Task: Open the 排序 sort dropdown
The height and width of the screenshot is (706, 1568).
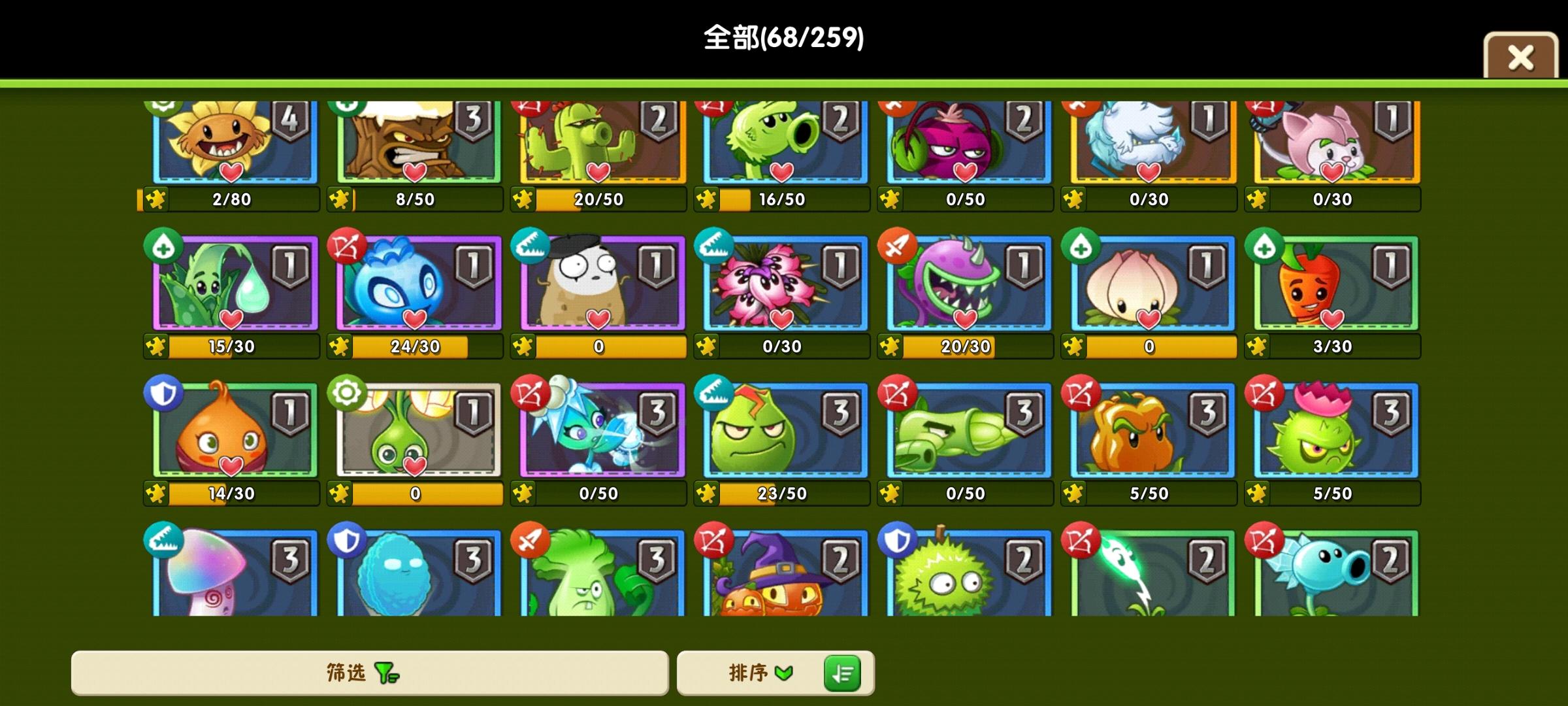Action: click(758, 673)
